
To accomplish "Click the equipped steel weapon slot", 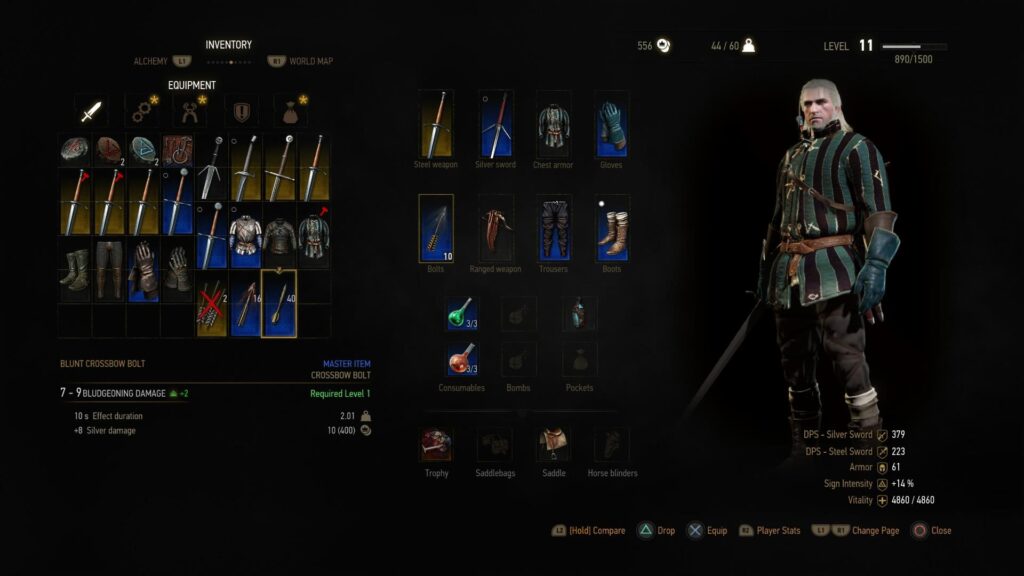I will click(x=436, y=124).
